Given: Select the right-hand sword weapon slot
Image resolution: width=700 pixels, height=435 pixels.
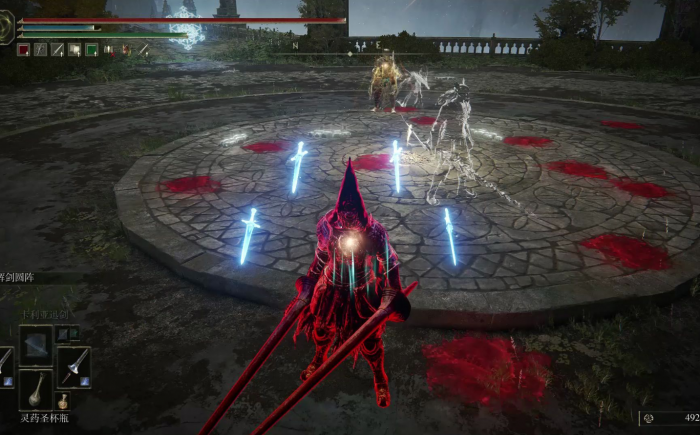Looking at the screenshot, I should point(73,367).
